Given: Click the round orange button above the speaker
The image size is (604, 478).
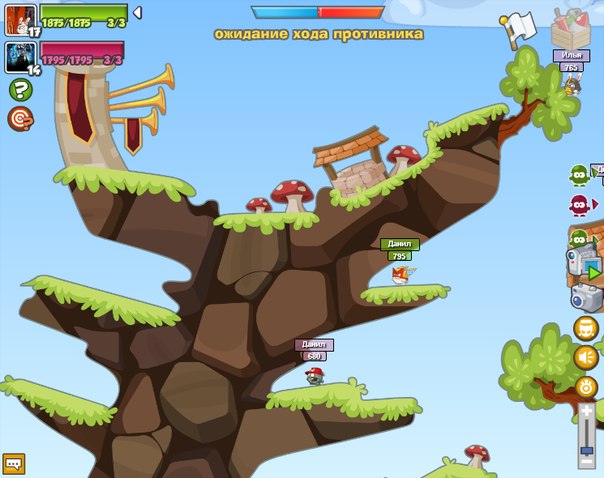Looking at the screenshot, I should click(586, 328).
